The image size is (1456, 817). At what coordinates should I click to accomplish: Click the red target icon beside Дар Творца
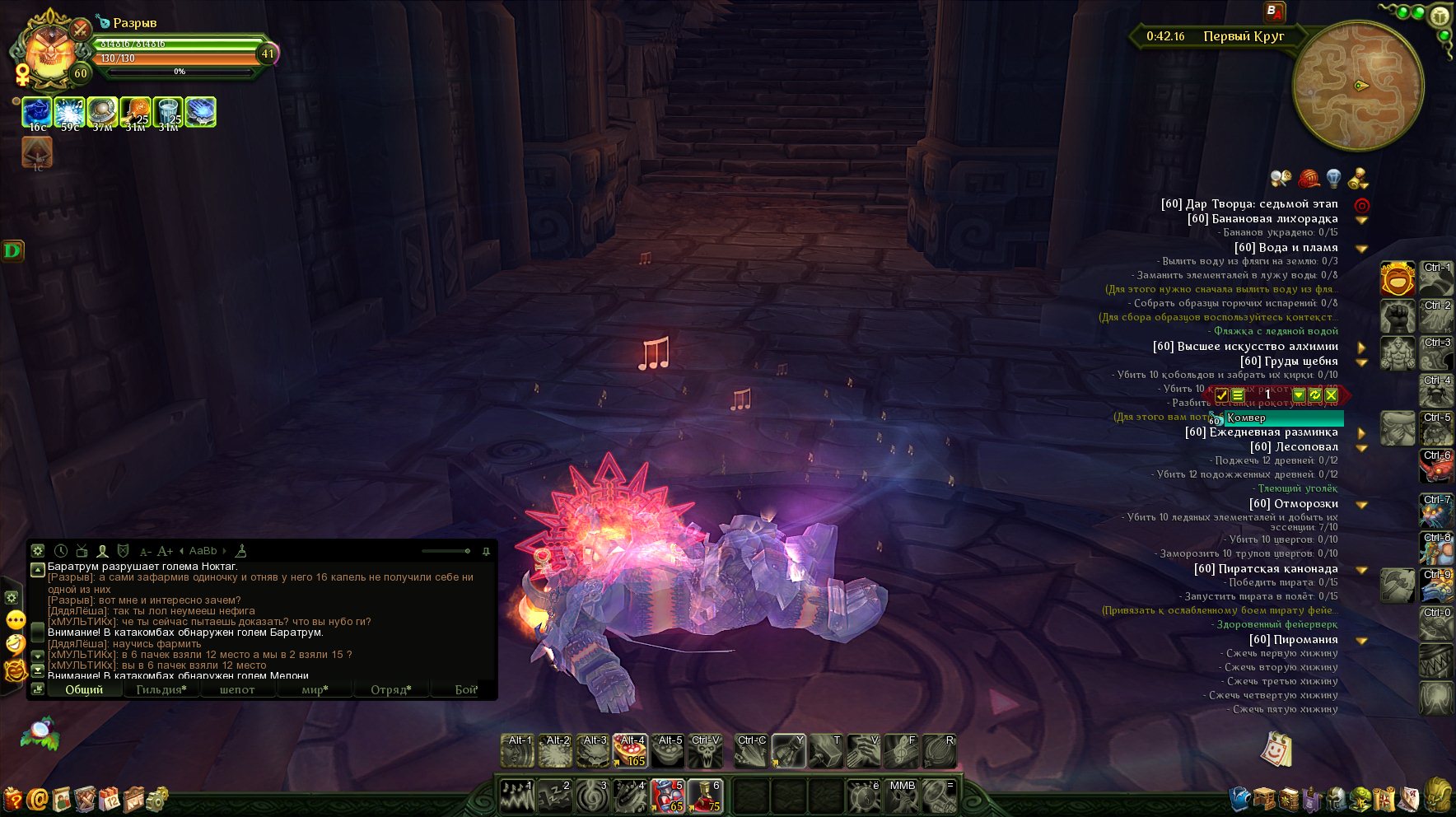coord(1362,205)
